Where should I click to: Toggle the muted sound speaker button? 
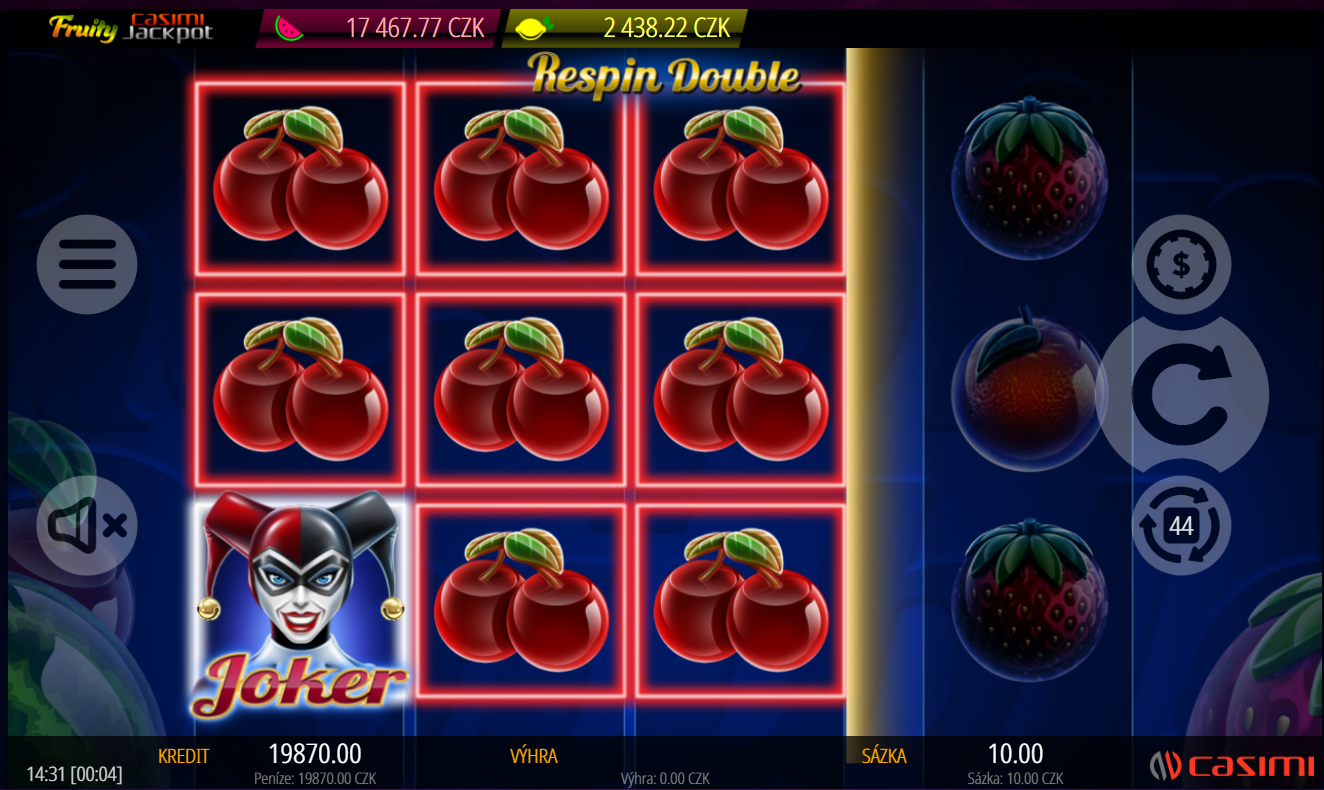coord(87,525)
